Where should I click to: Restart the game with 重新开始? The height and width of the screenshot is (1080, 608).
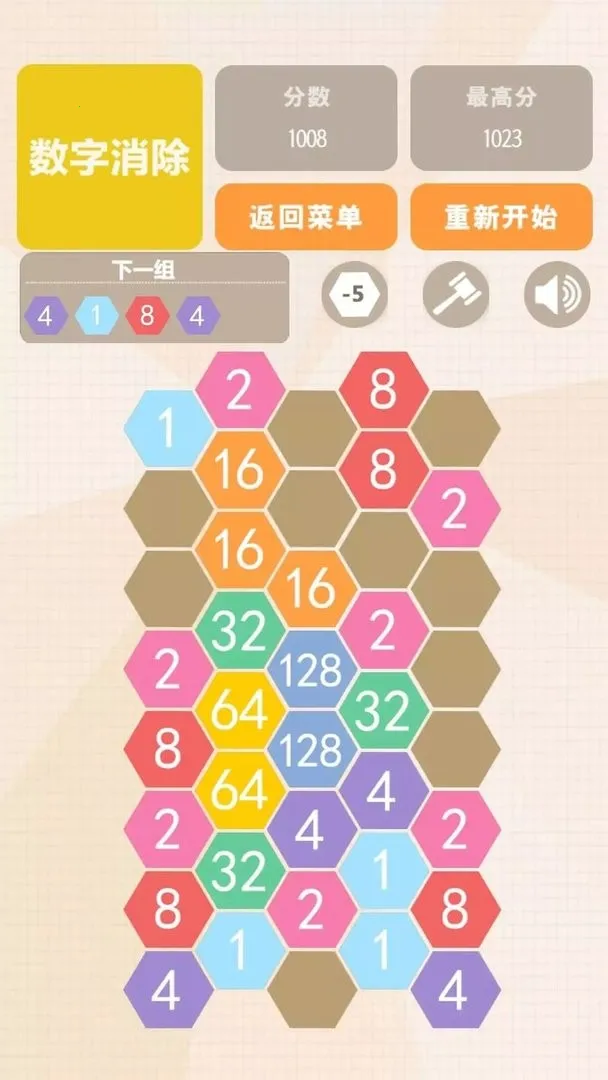[x=501, y=216]
